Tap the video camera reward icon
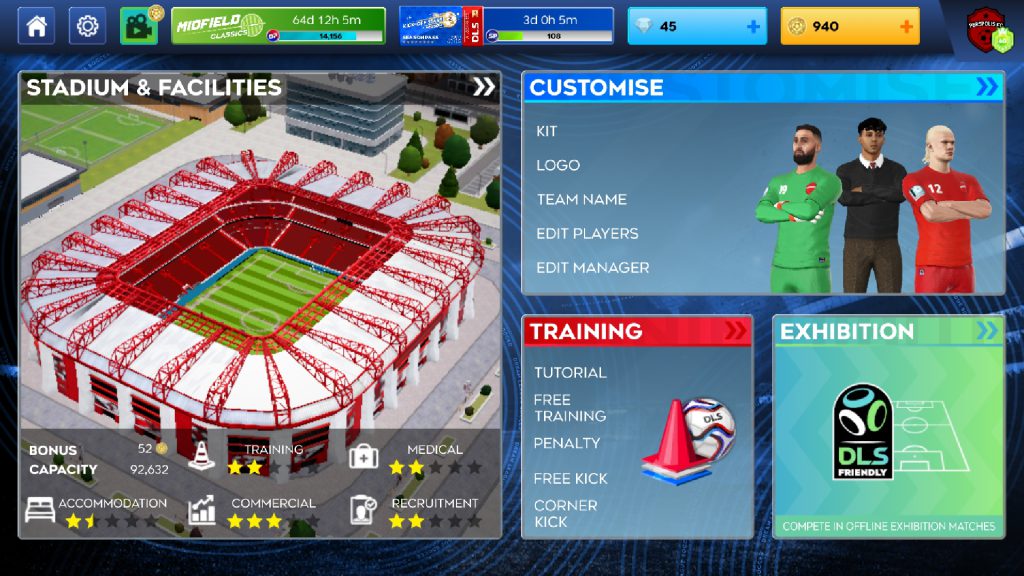Image resolution: width=1024 pixels, height=576 pixels. tap(139, 26)
